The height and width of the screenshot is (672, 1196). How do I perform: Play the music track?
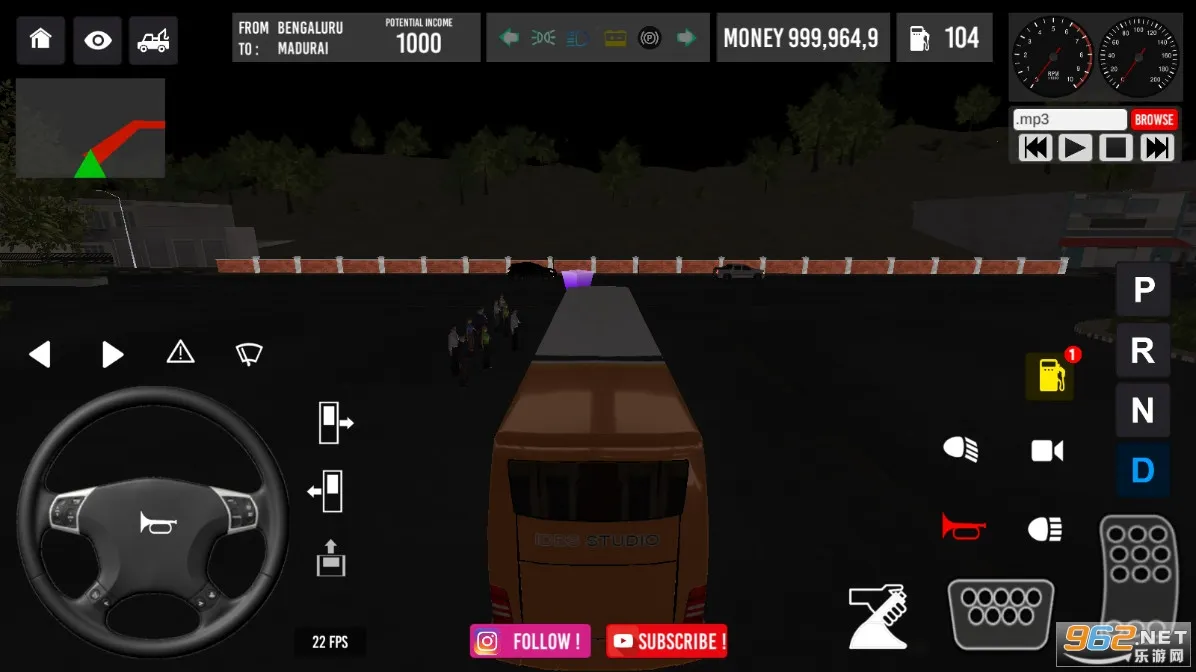[1074, 148]
